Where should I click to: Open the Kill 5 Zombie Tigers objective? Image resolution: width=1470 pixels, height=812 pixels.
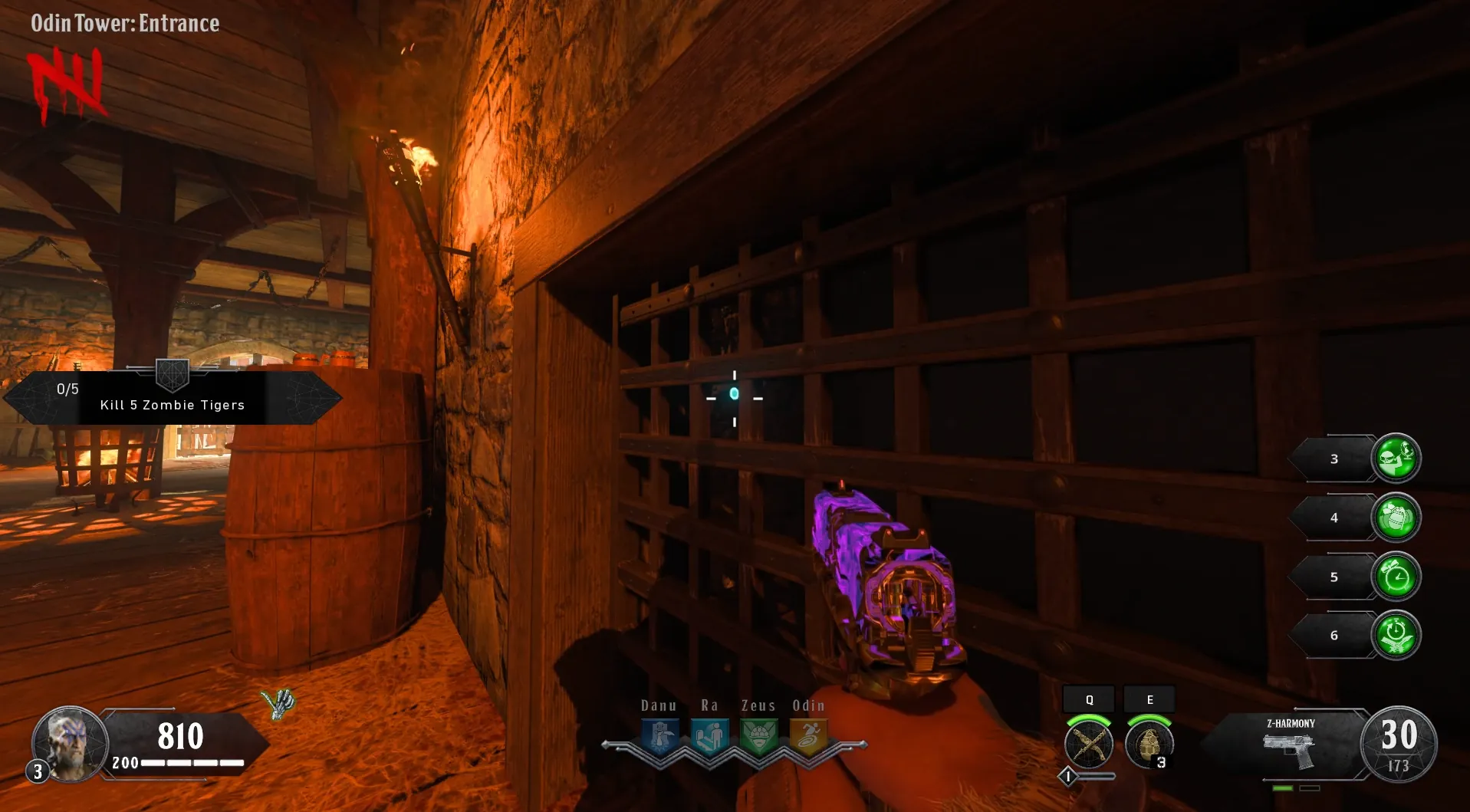pyautogui.click(x=173, y=398)
